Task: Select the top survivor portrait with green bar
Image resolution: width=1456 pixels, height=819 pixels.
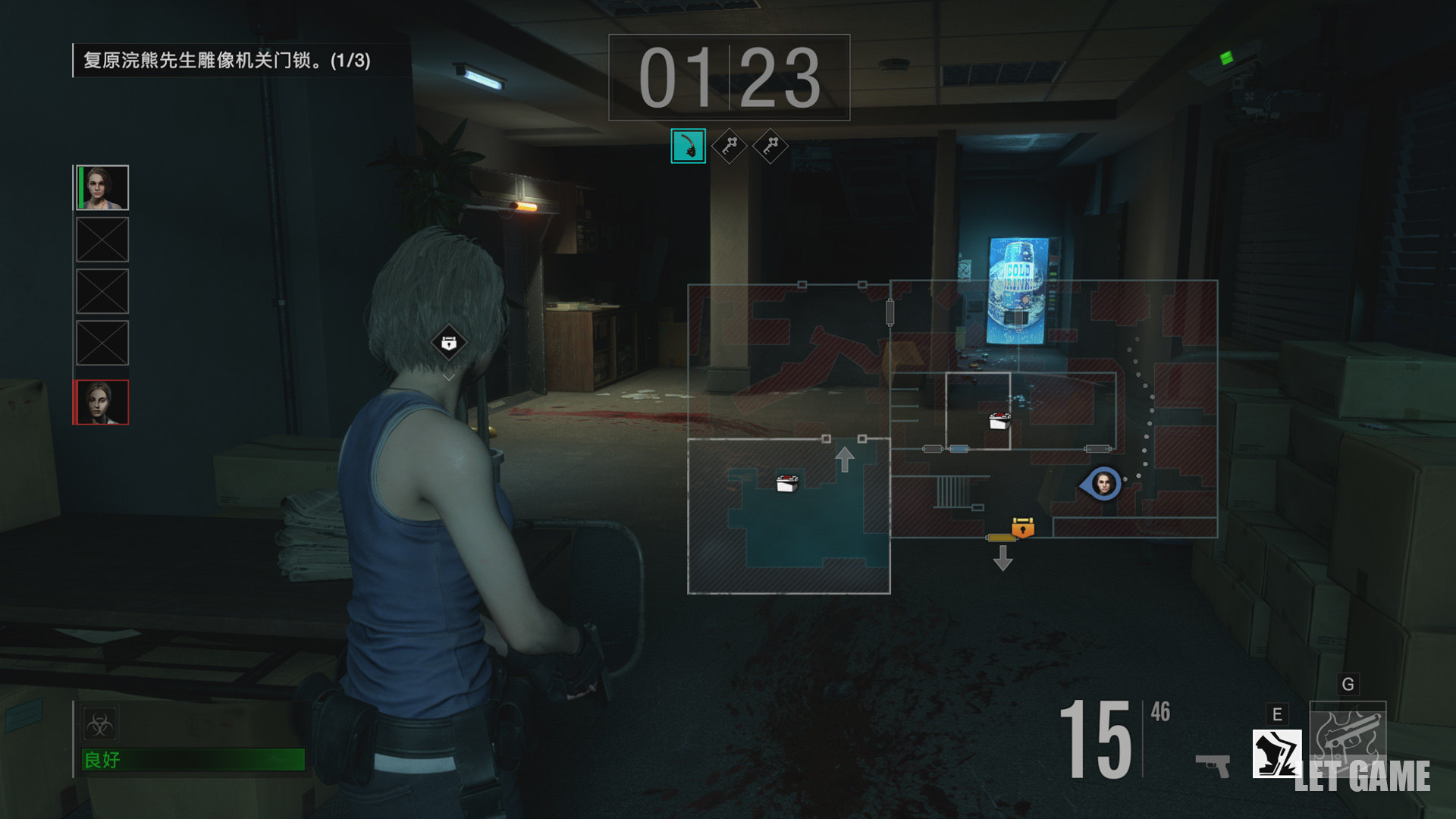Action: (102, 187)
